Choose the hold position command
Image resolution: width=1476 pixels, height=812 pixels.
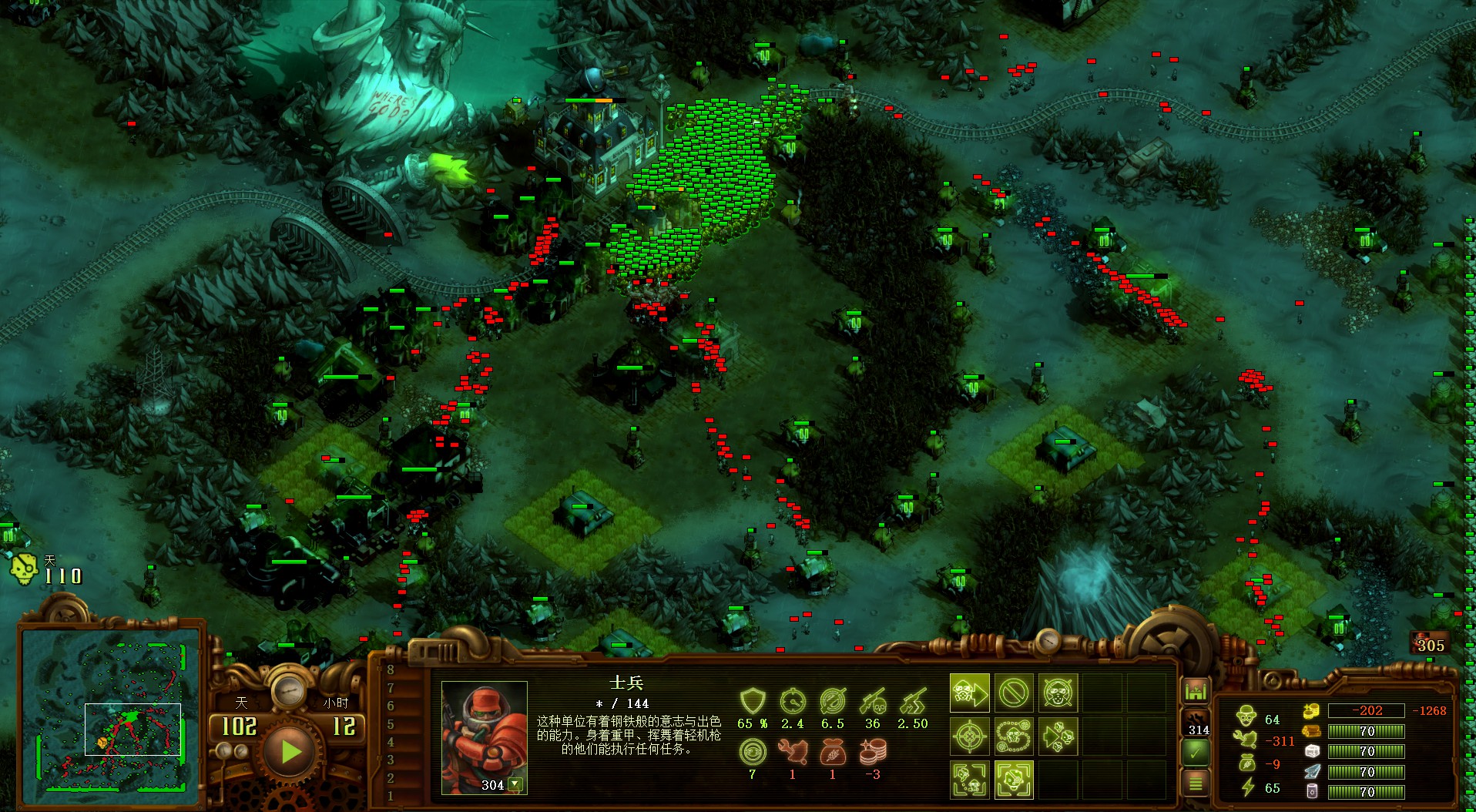[1057, 694]
